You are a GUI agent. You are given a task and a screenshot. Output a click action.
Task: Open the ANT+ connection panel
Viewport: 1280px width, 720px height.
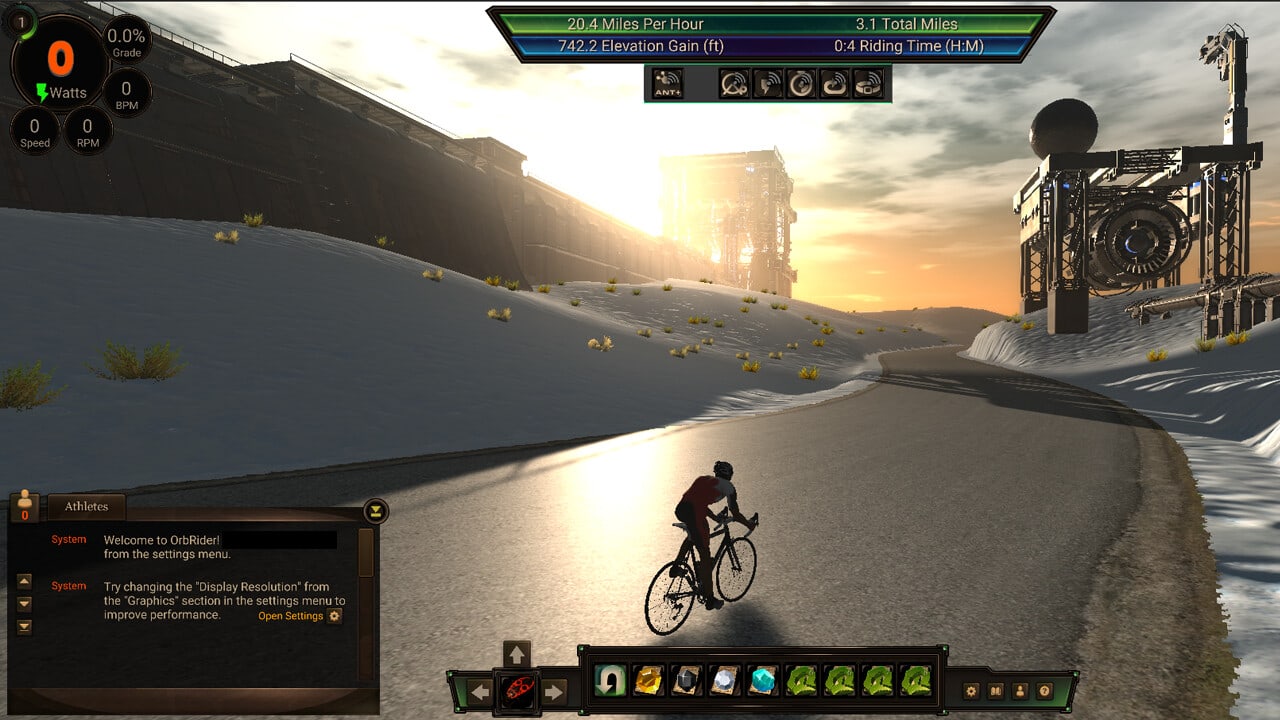(667, 83)
